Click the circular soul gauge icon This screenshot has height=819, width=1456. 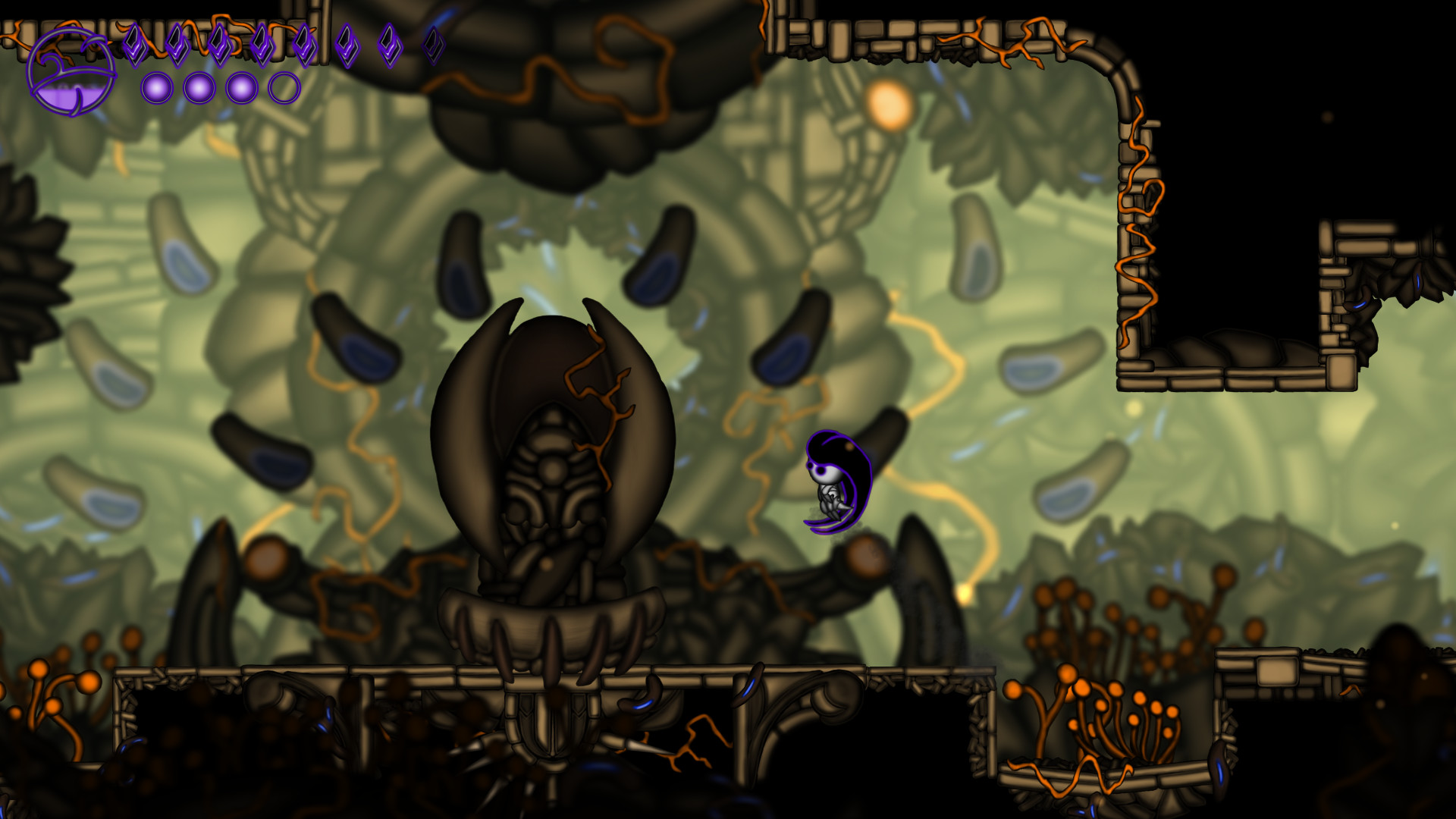coord(72,71)
